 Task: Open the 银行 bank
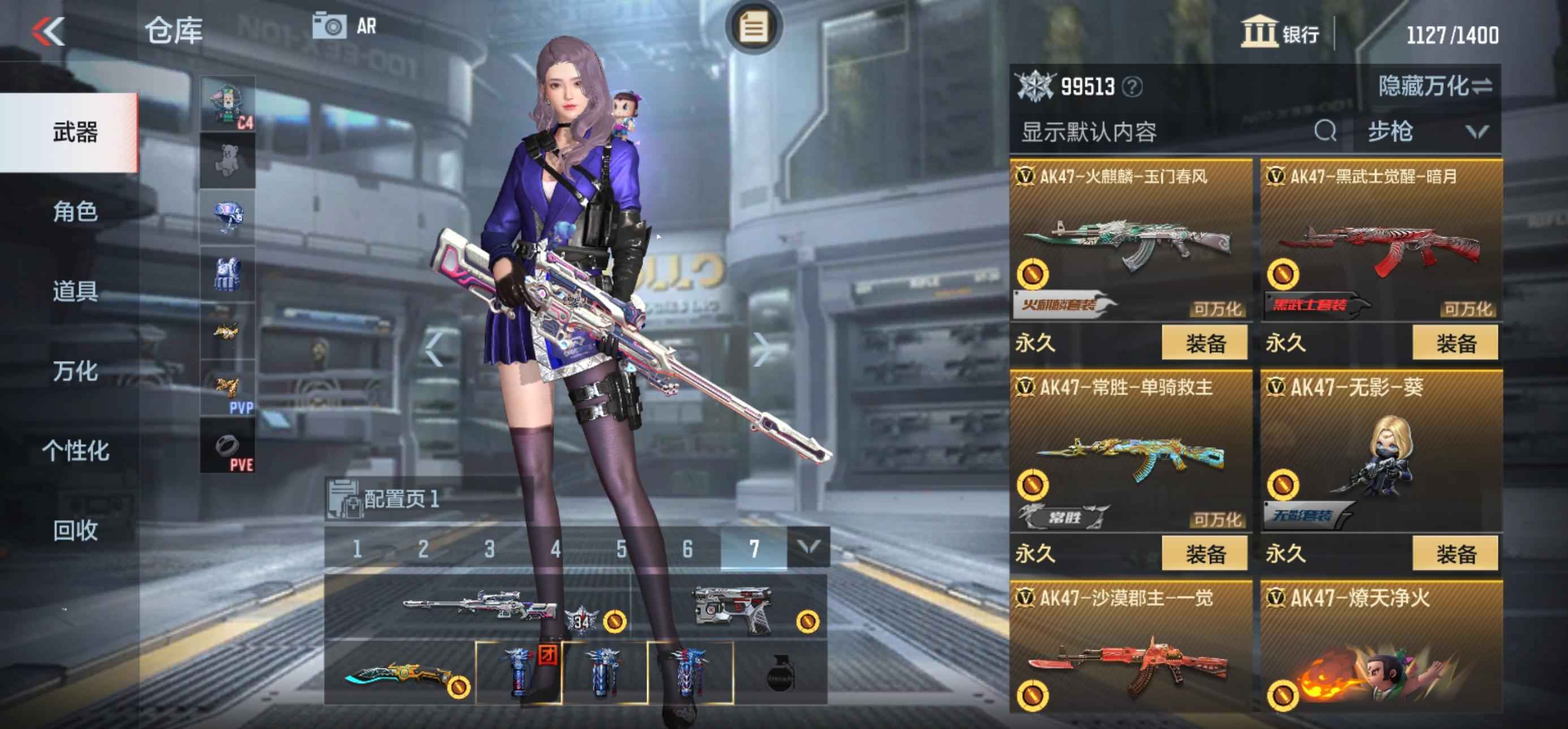[1281, 33]
